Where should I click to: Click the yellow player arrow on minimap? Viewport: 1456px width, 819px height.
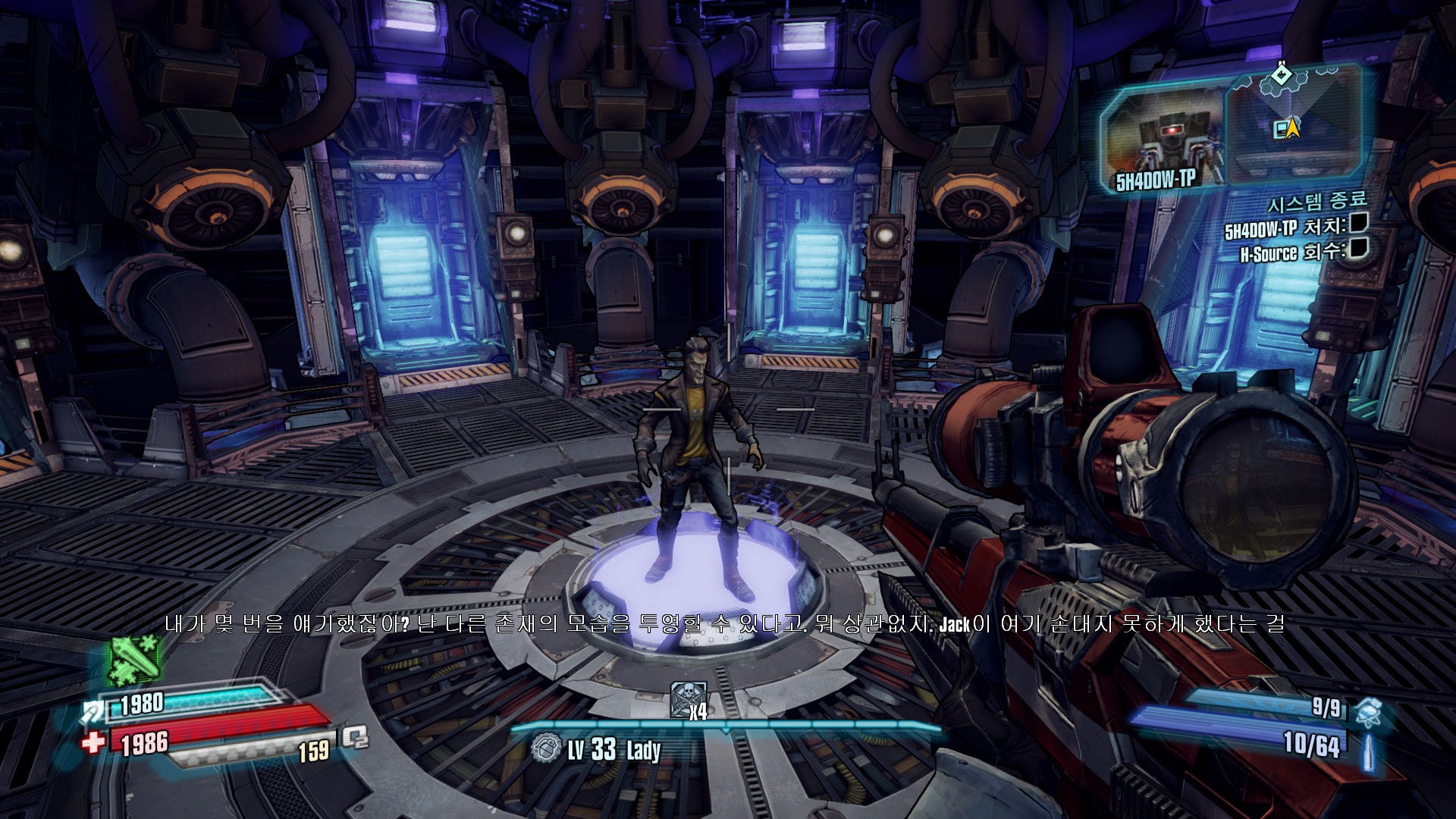pyautogui.click(x=1293, y=129)
